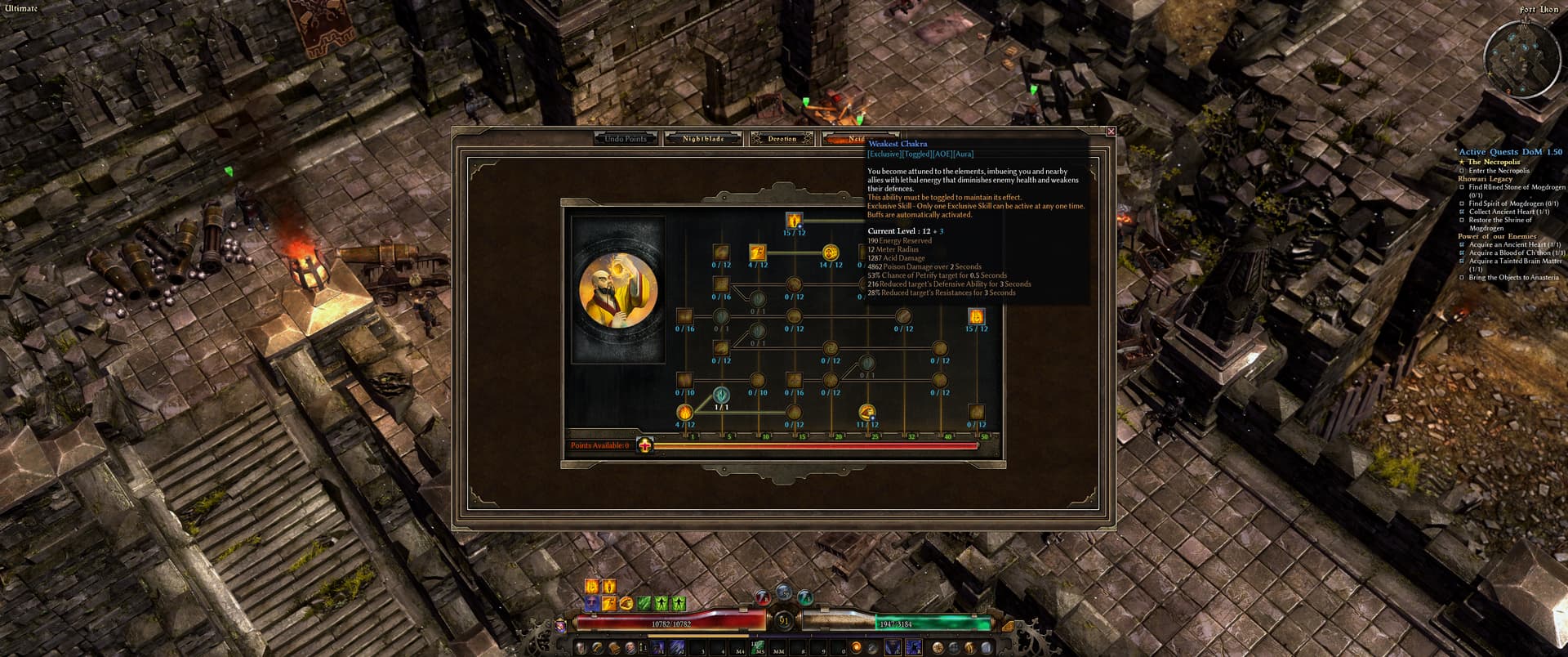This screenshot has width=1568, height=657.
Task: Check the Find Spirit of Mogdrogen quest box
Action: [x=1461, y=203]
